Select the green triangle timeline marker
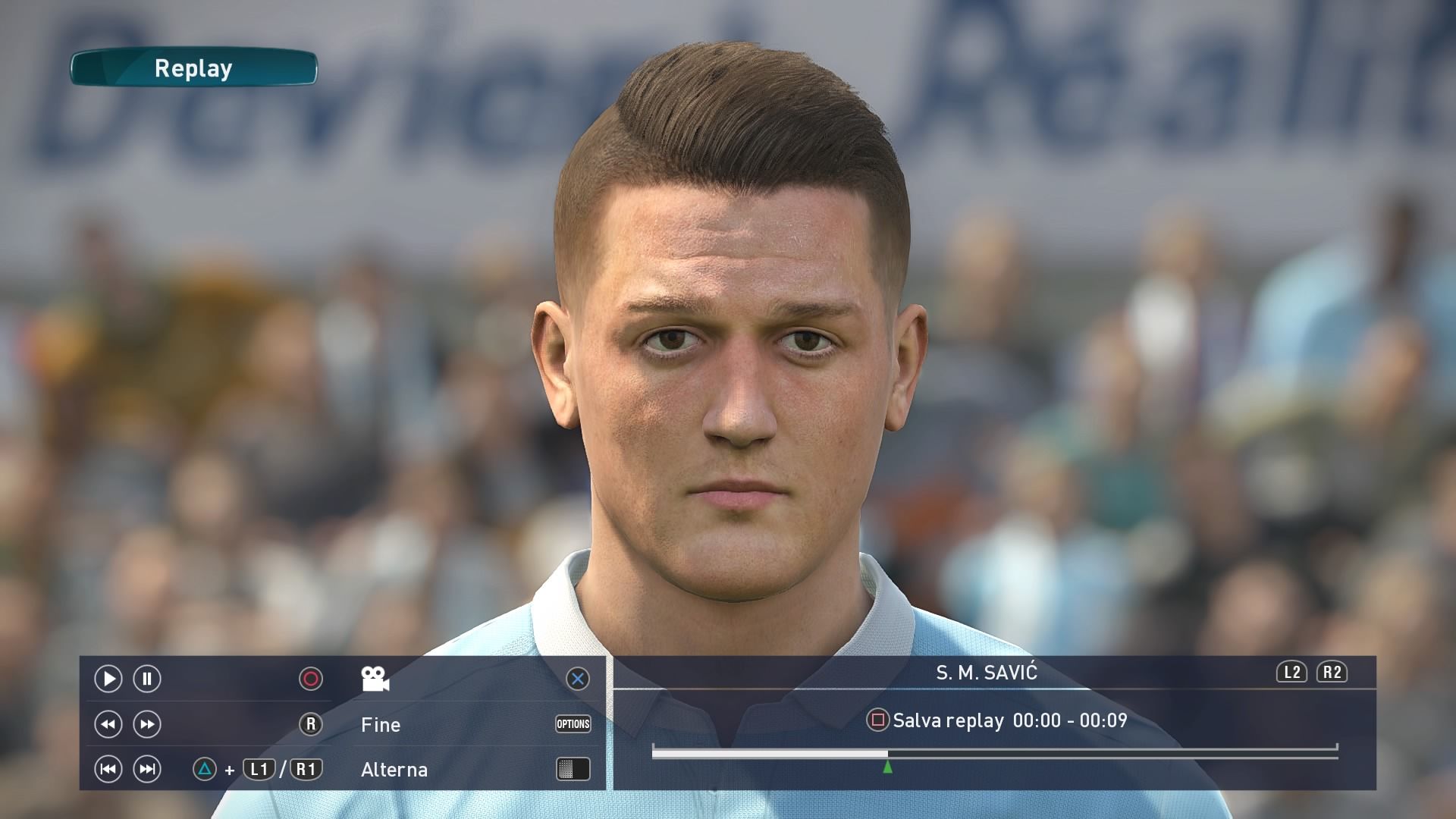Viewport: 1456px width, 819px height. pos(887,767)
